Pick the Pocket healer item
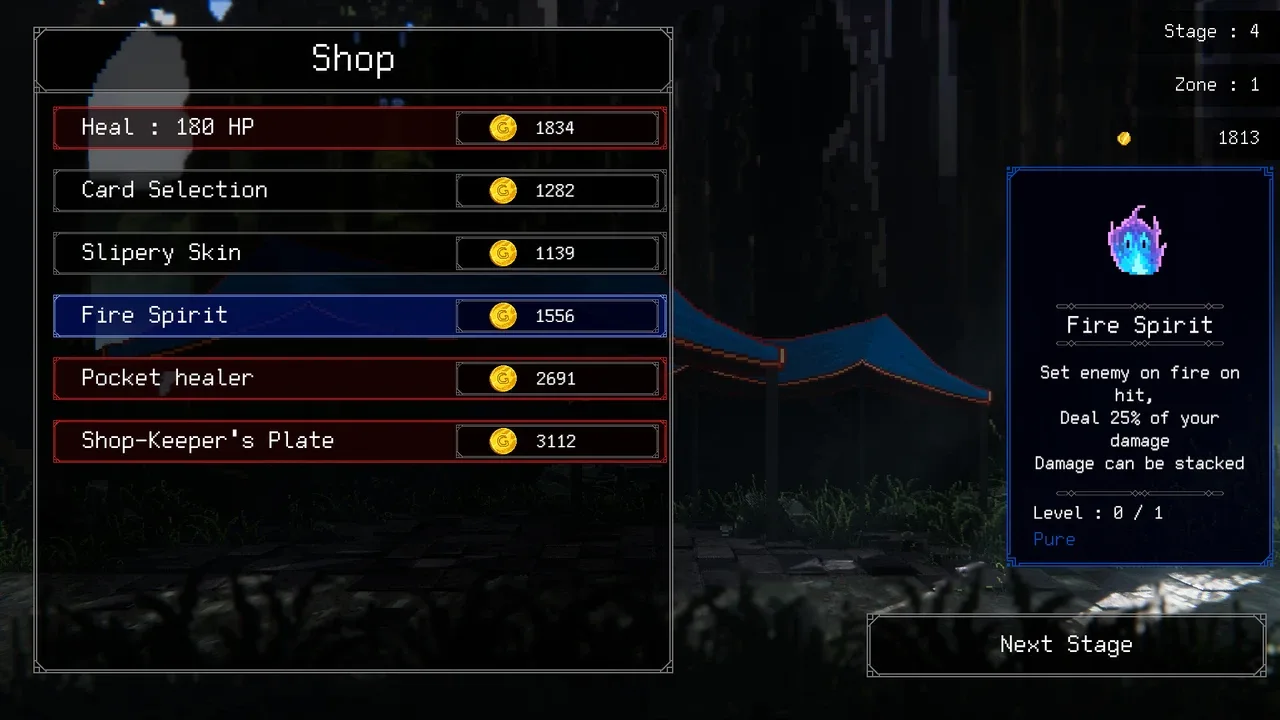This screenshot has width=1280, height=720. pyautogui.click(x=360, y=378)
